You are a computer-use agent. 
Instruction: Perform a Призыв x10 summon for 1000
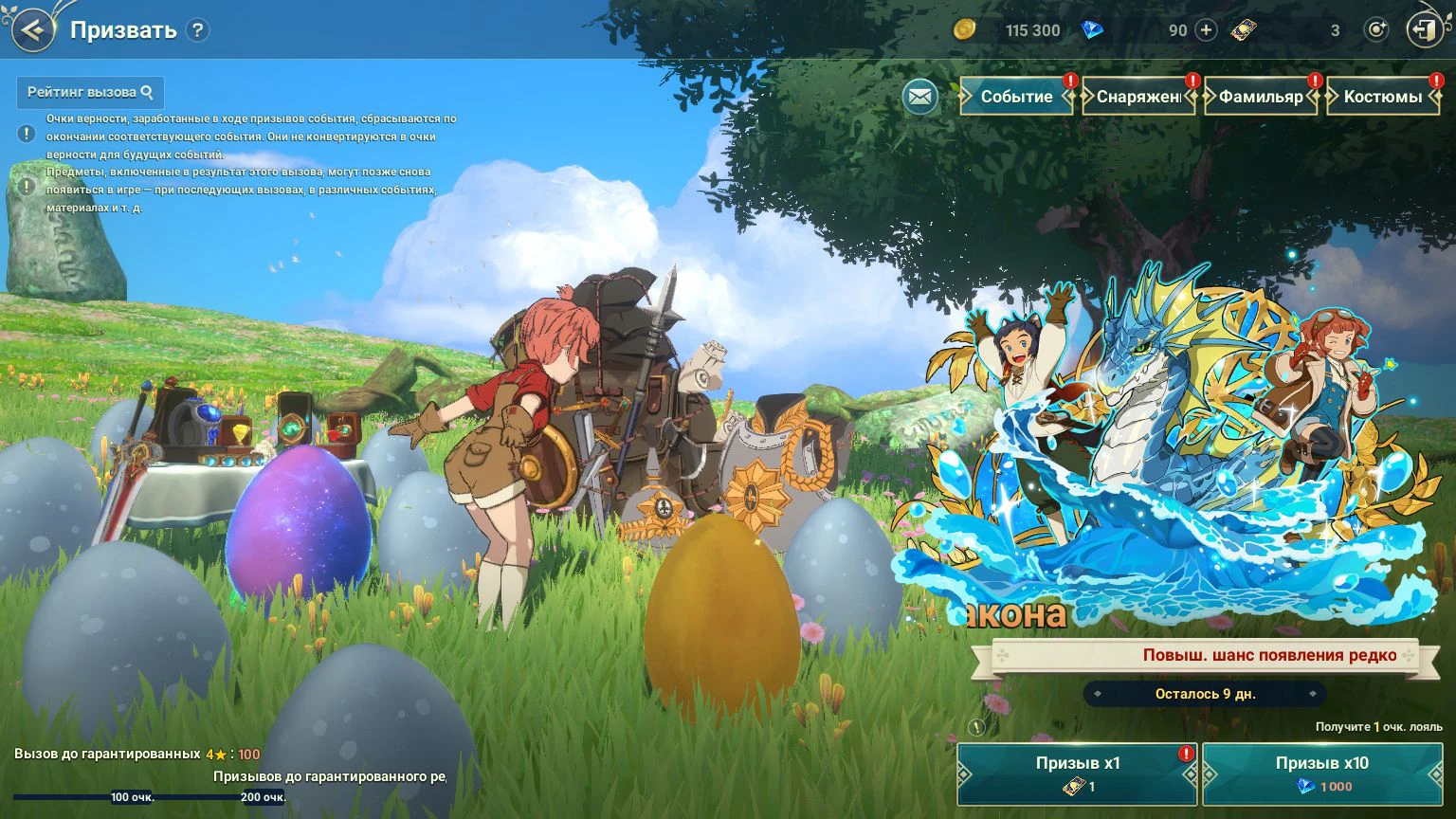pyautogui.click(x=1321, y=773)
